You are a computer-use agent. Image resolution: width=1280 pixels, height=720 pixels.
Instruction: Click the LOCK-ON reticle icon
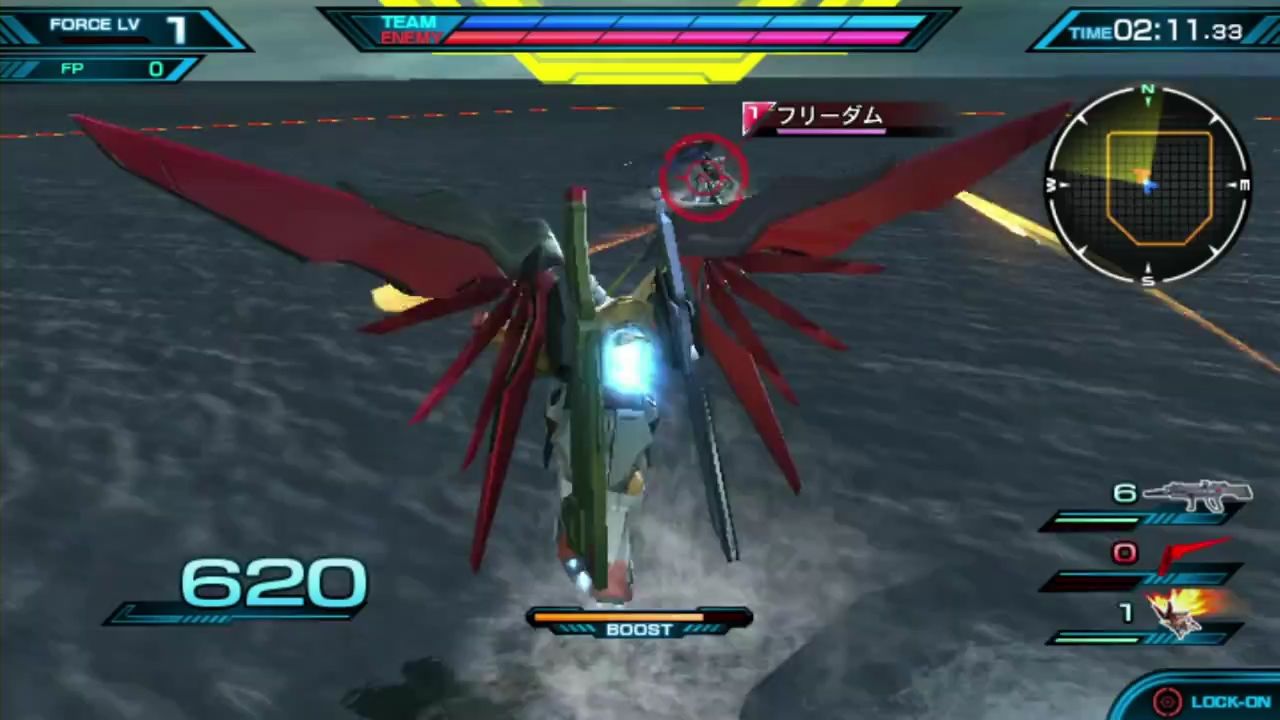click(1167, 701)
